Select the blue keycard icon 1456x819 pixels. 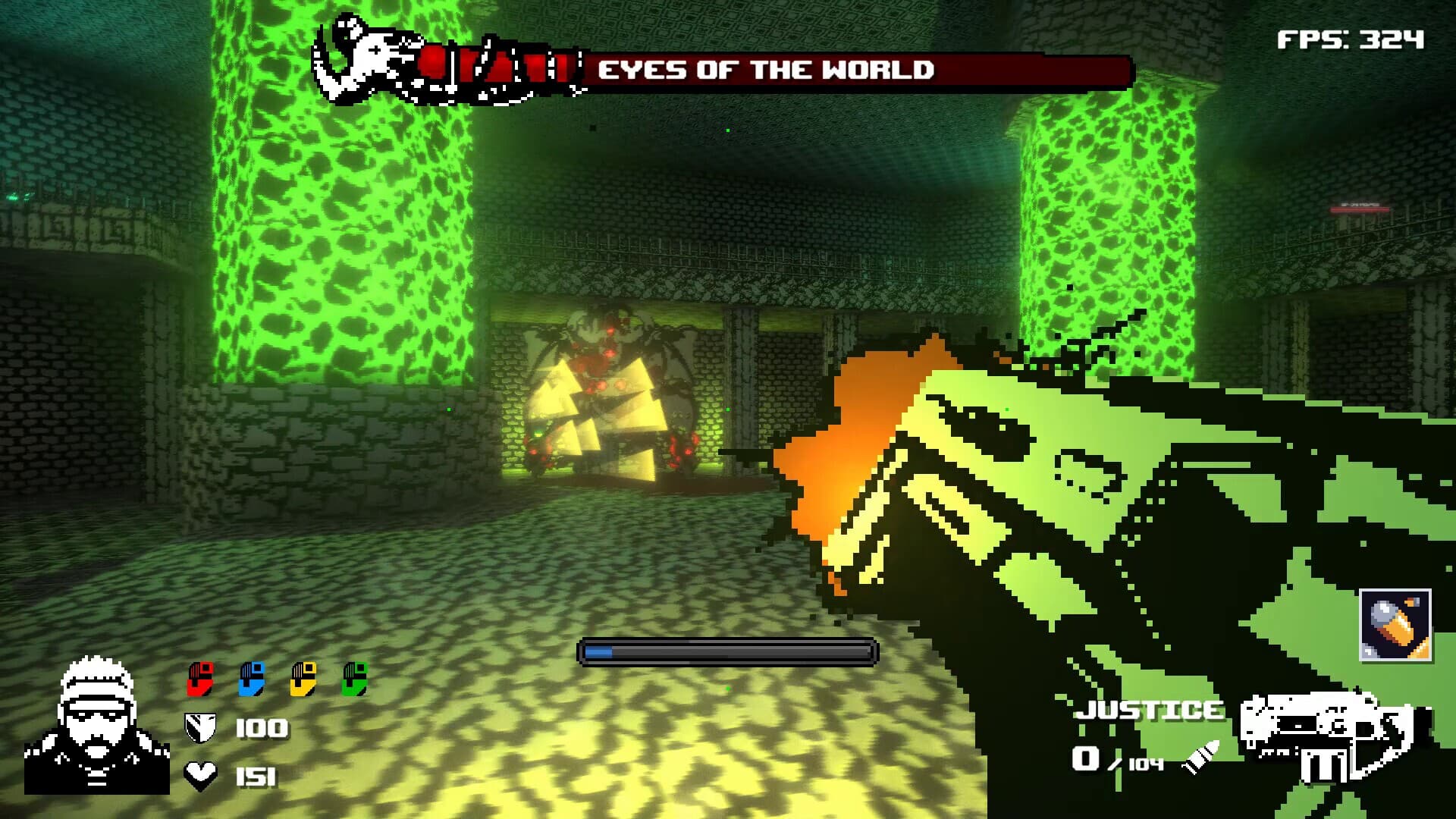252,678
